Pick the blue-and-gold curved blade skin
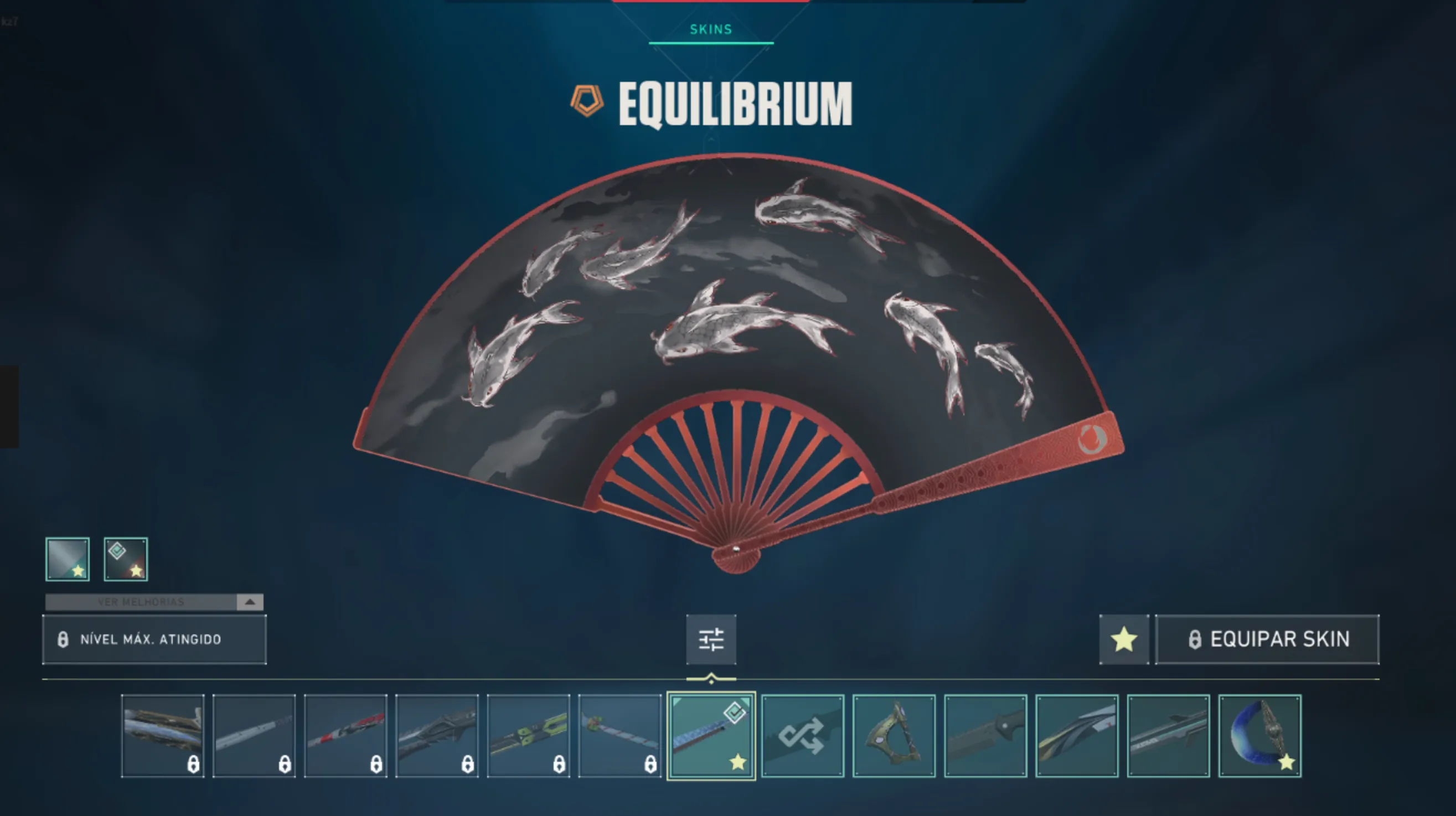Image resolution: width=1456 pixels, height=816 pixels. tap(1077, 736)
